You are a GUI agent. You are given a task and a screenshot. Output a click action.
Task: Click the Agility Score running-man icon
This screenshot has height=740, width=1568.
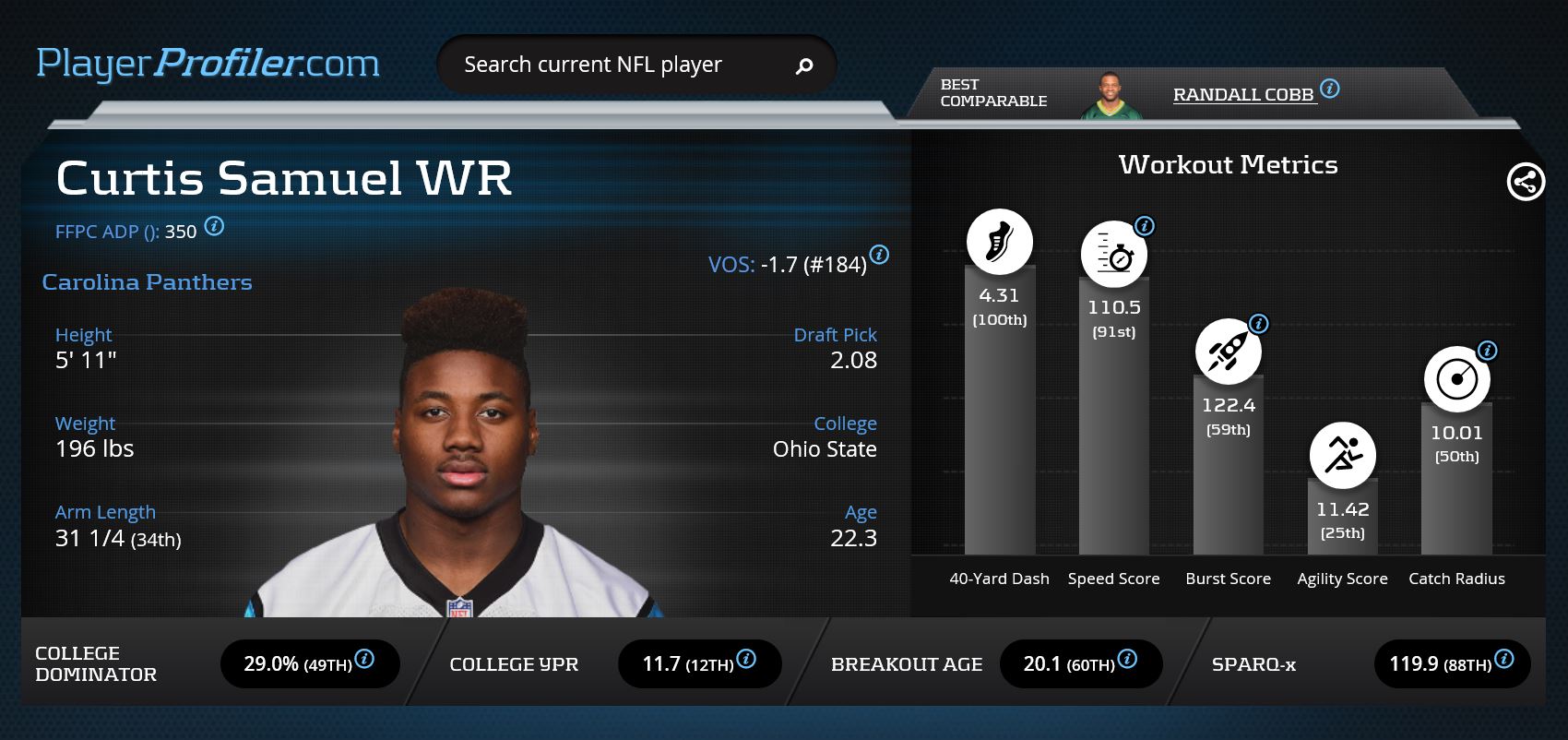point(1342,455)
